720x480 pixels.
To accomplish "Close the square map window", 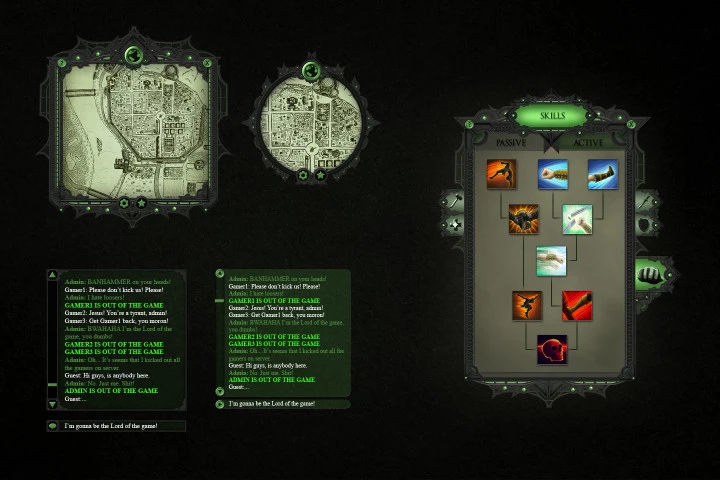I will pyautogui.click(x=207, y=62).
